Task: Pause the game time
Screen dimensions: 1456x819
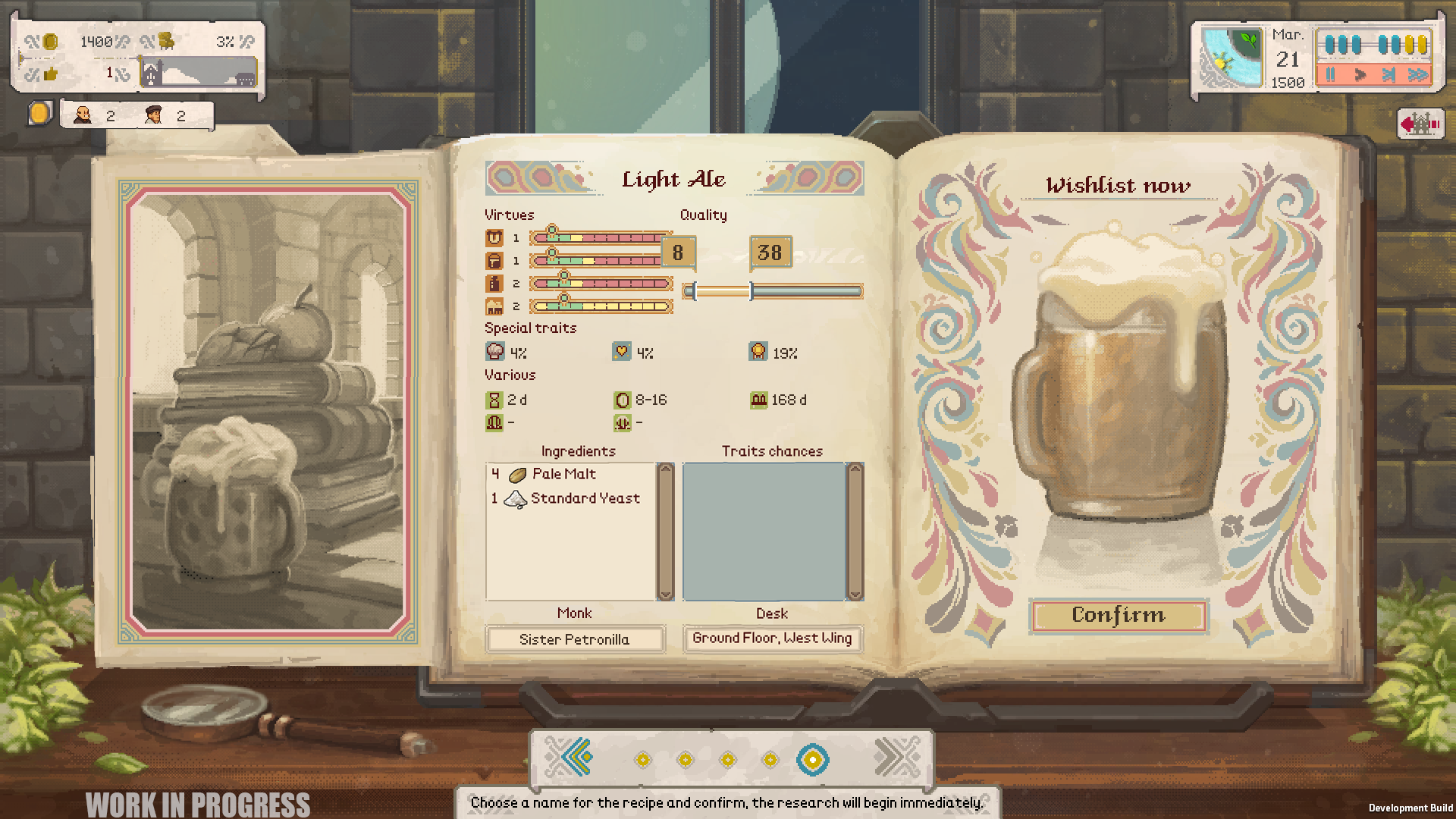Action: click(1331, 74)
